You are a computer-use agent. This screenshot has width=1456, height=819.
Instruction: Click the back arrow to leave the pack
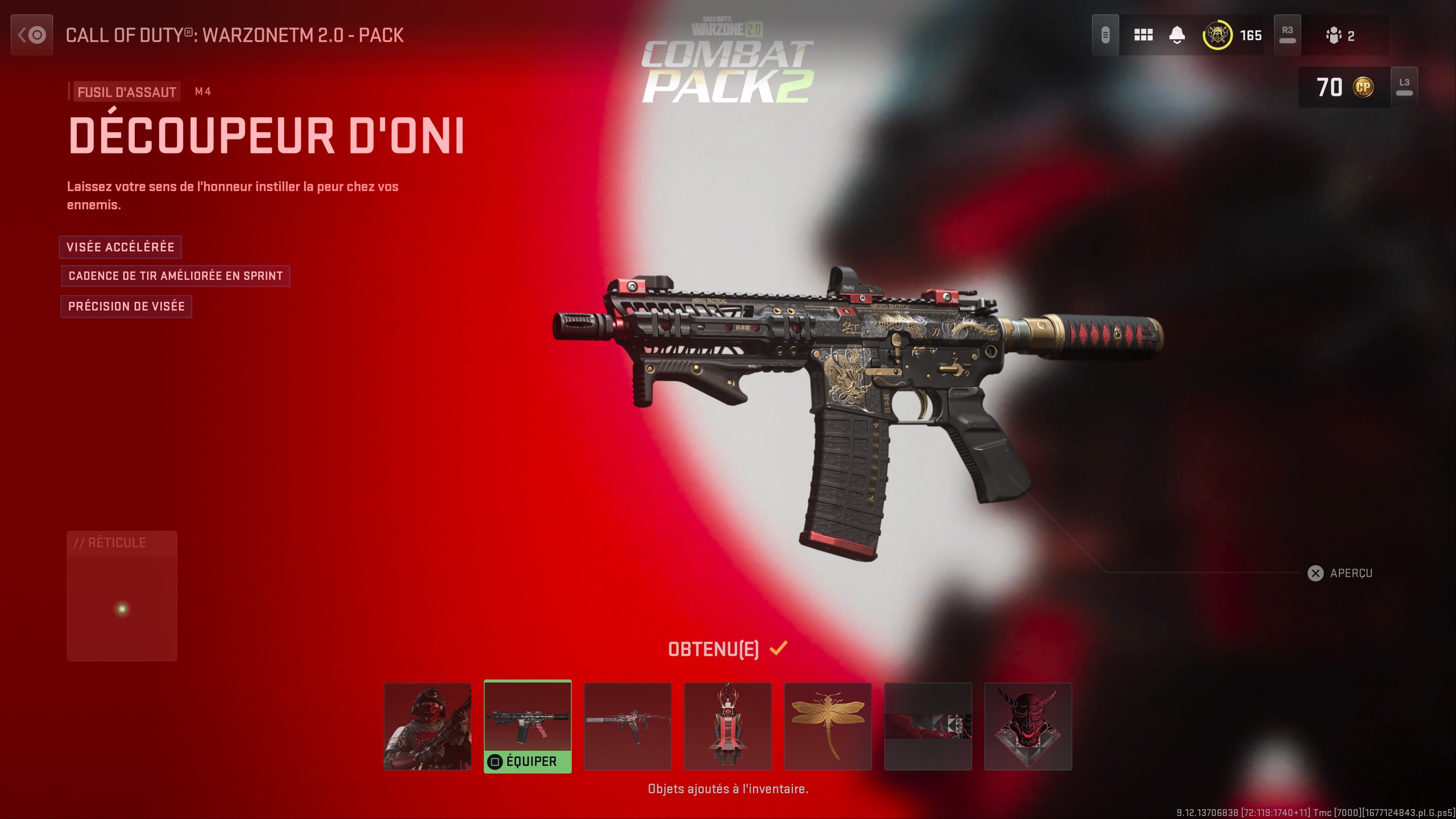(31, 35)
